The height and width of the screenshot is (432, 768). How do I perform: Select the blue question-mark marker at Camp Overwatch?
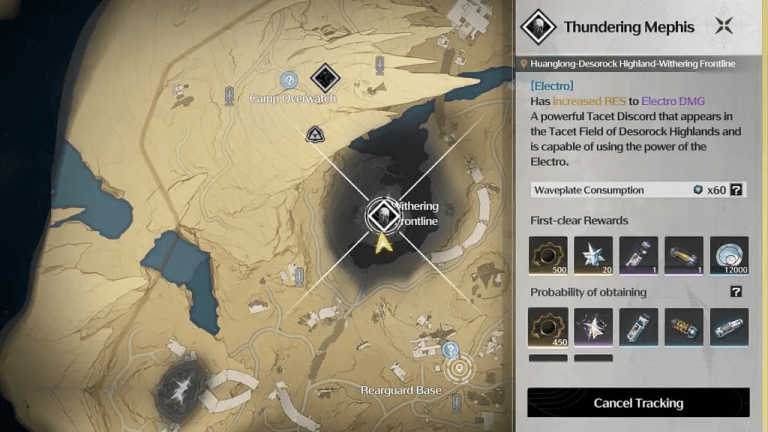[289, 80]
